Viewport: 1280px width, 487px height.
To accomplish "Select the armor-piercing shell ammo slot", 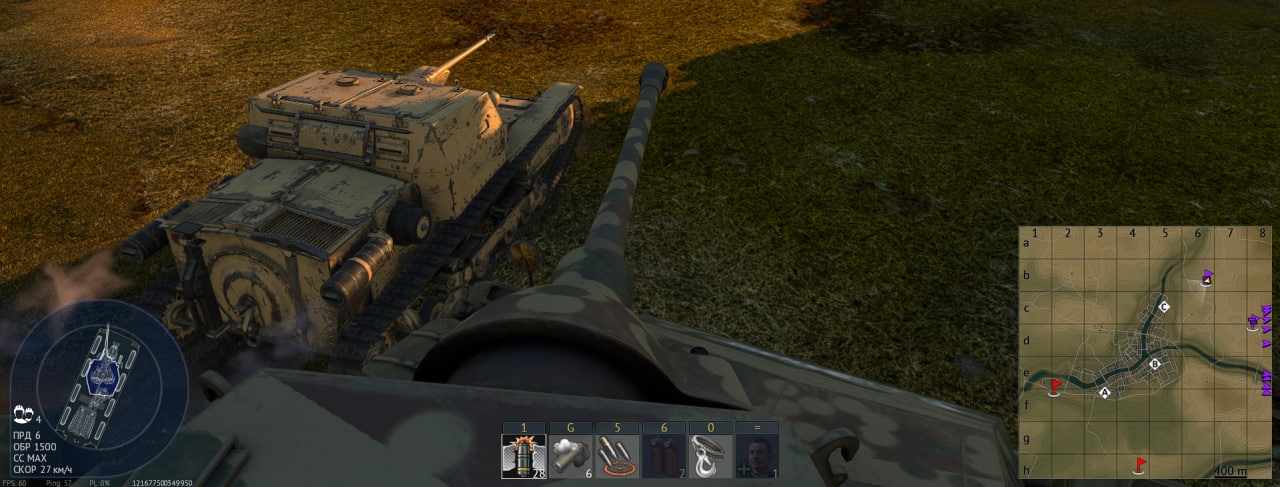I will (524, 456).
